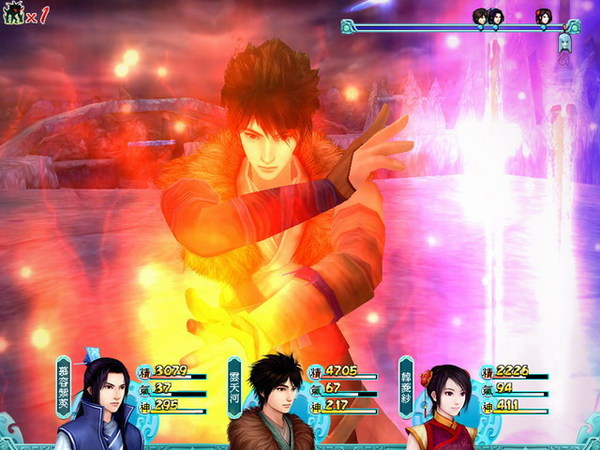Viewport: 600px width, 450px height.
Task: Select Murong Ziying's blue-robed portrait
Action: point(97,404)
